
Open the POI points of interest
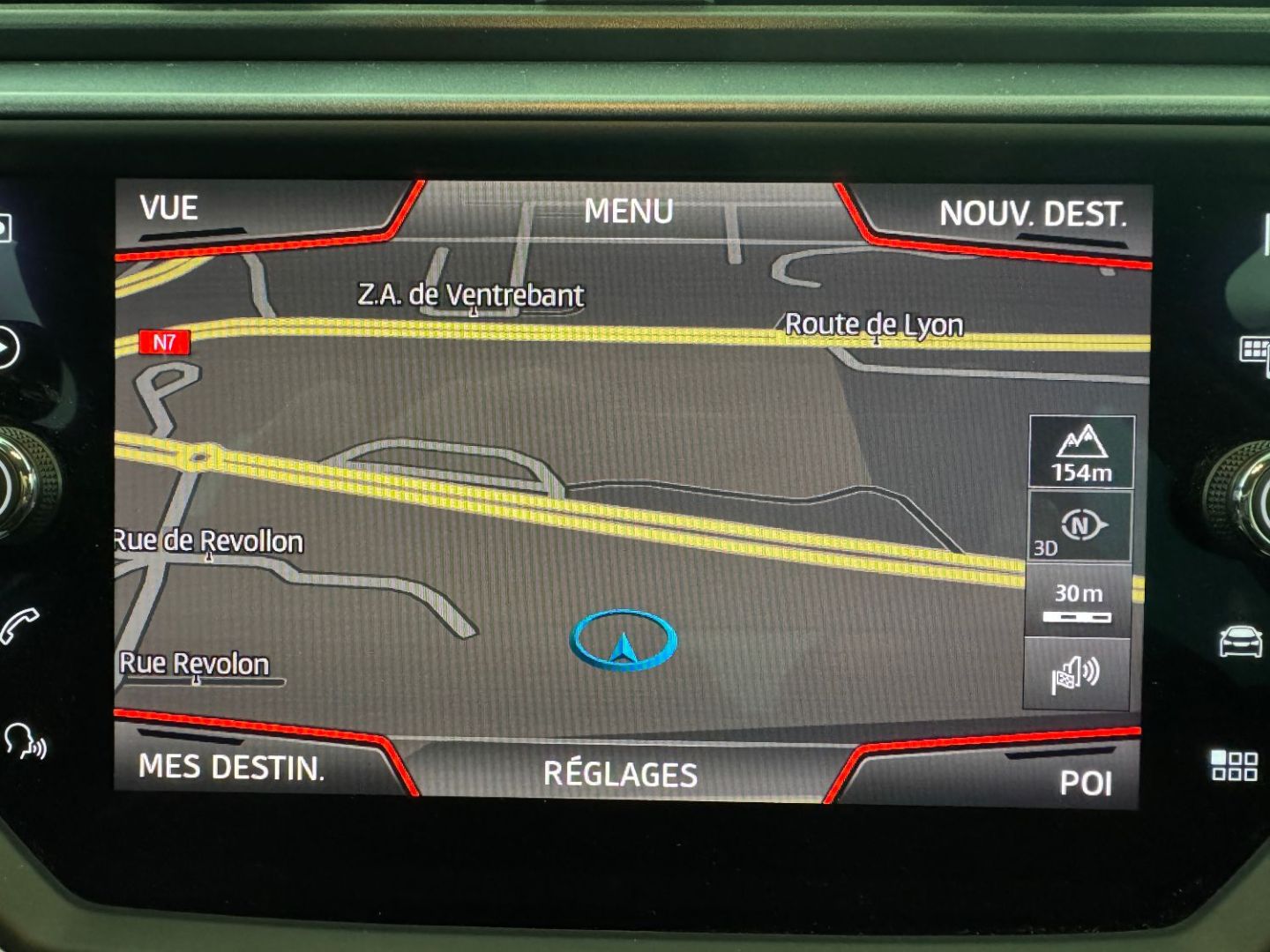point(1085,783)
